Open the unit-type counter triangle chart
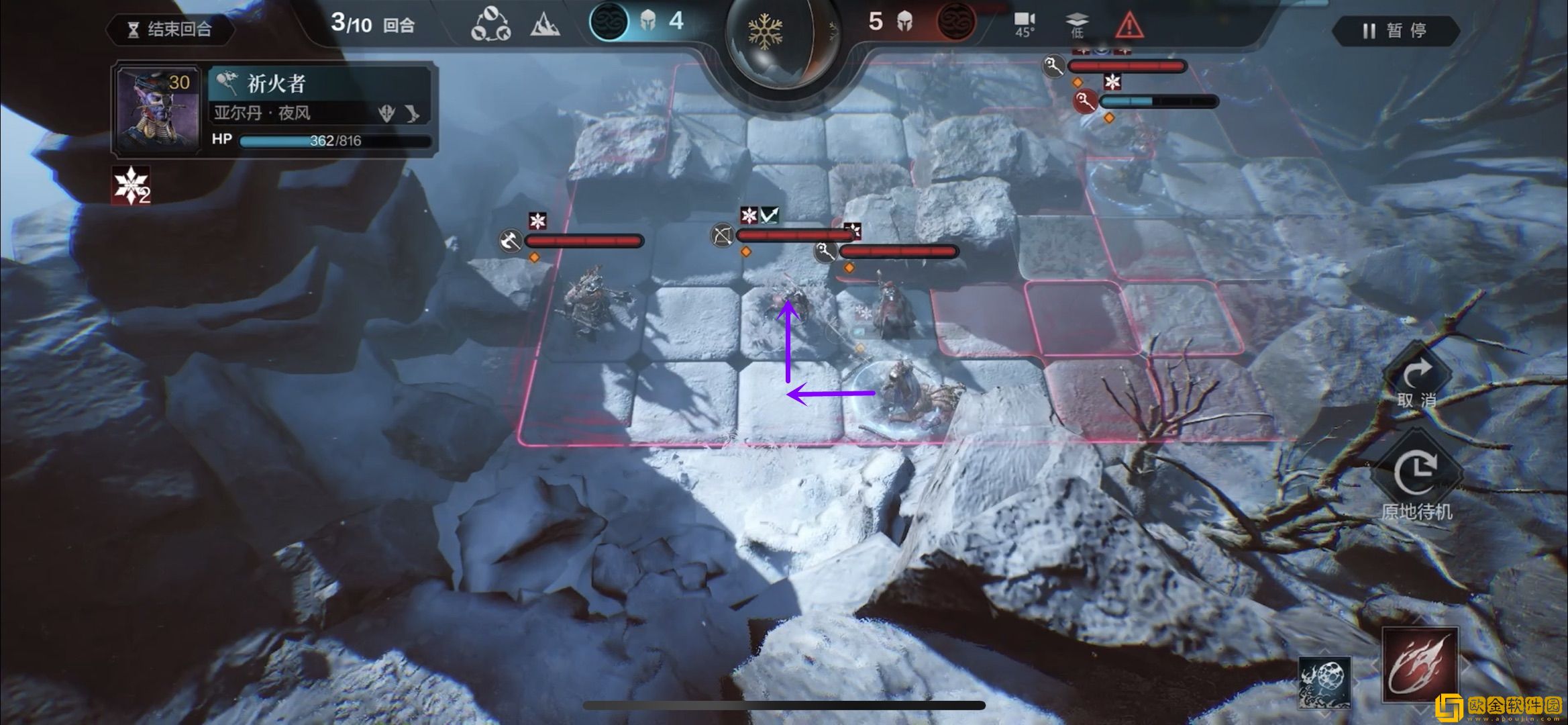The height and width of the screenshot is (725, 1568). tap(490, 26)
